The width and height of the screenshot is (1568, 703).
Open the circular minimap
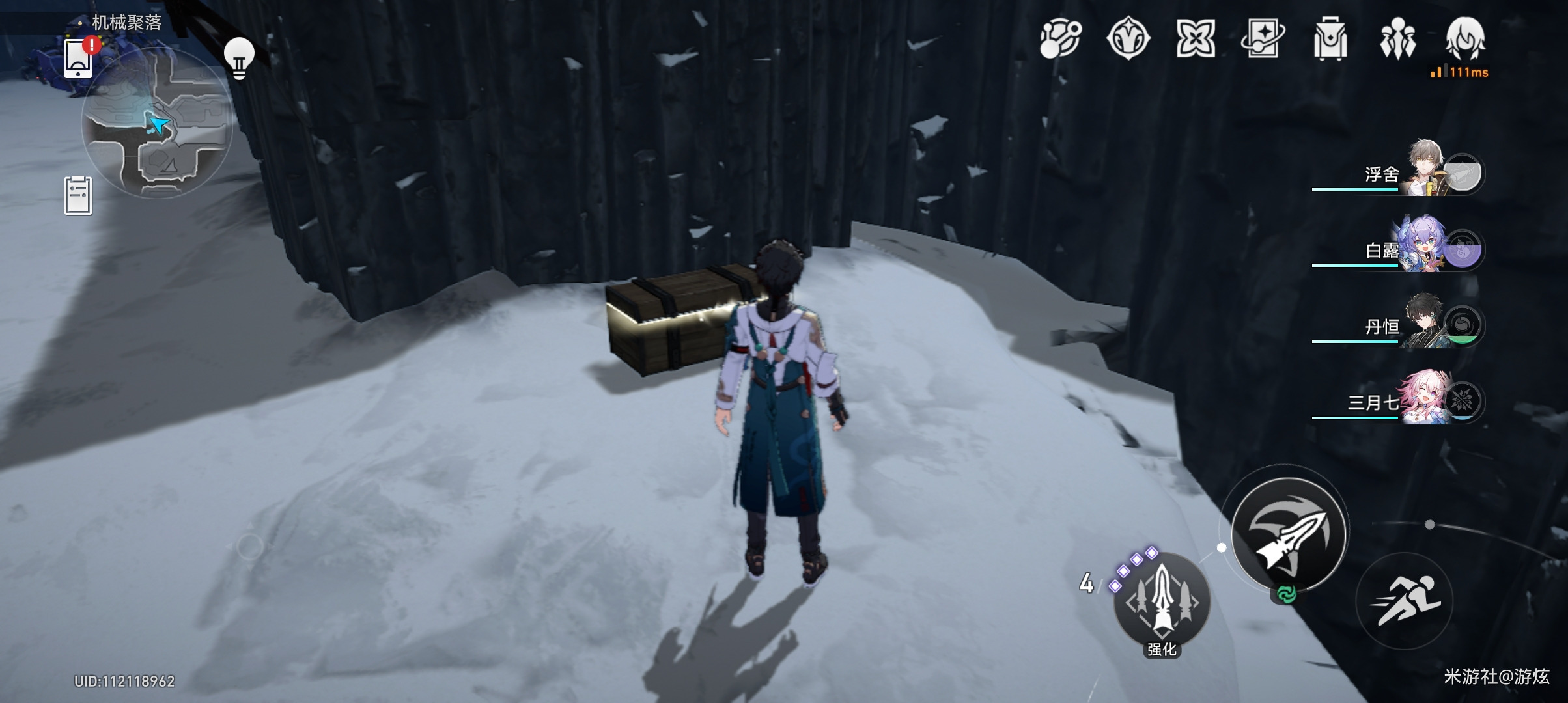click(x=157, y=124)
